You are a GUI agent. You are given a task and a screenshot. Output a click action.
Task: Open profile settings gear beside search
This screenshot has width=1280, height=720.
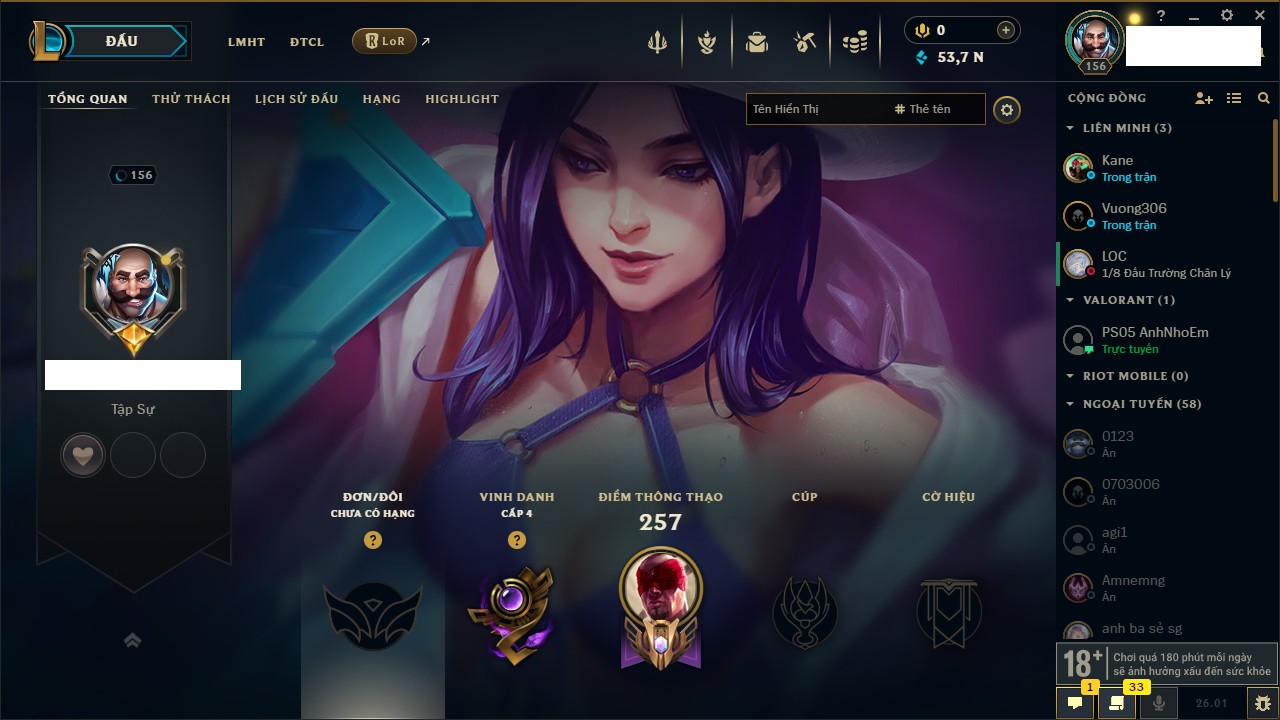1007,110
